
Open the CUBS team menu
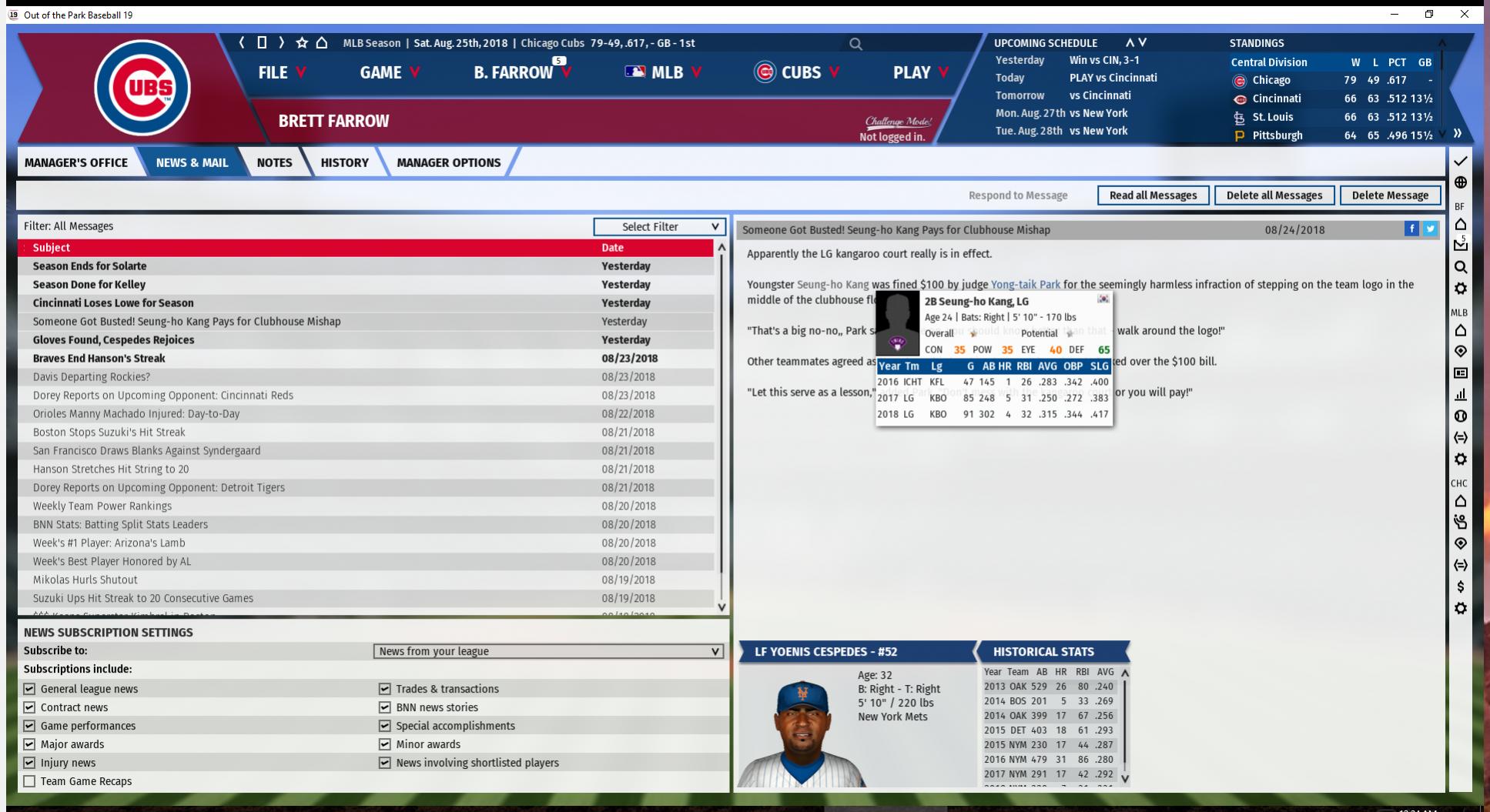pyautogui.click(x=796, y=72)
